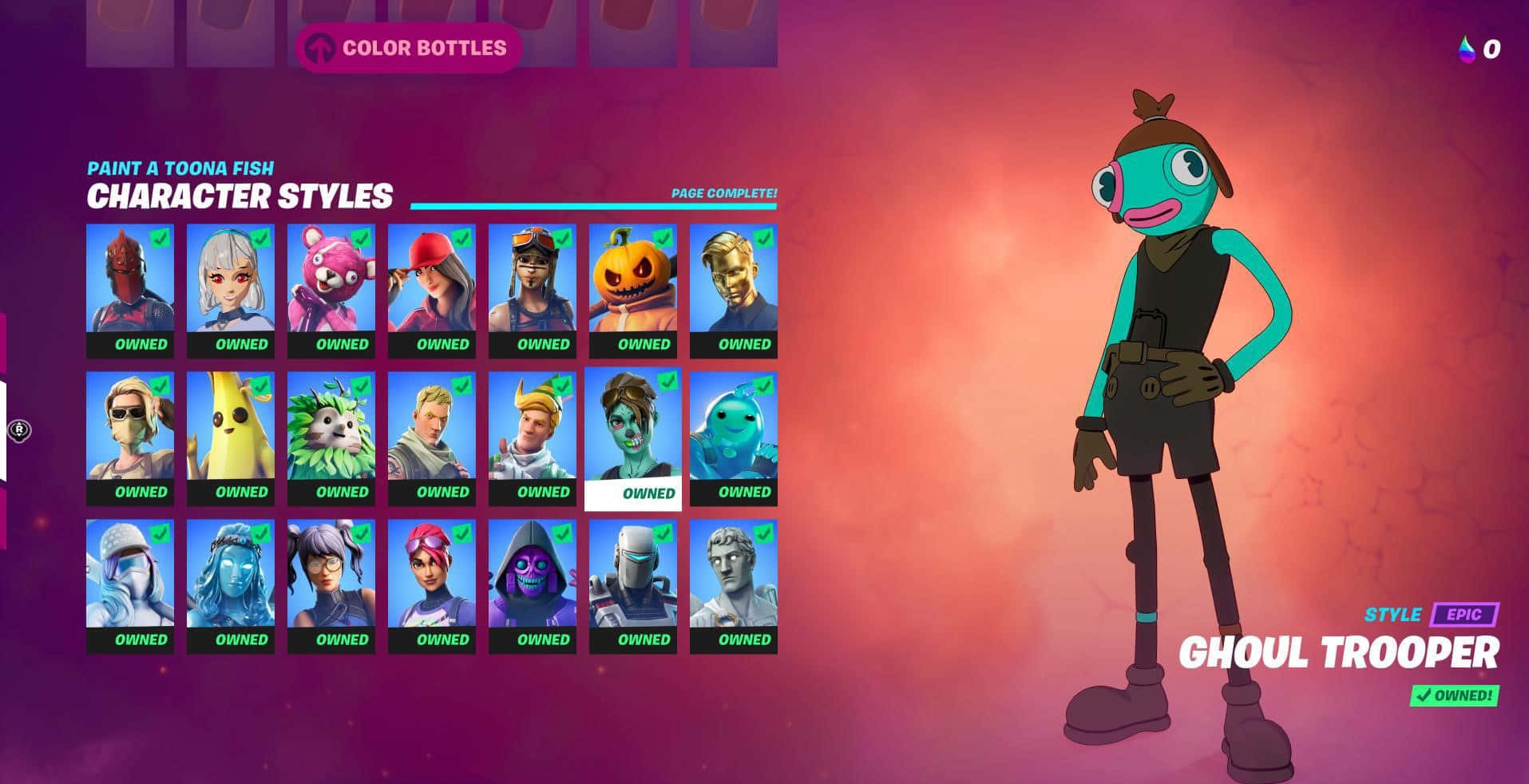Select the white armored robot style
Screen dimensions: 1529x784
[x=633, y=586]
